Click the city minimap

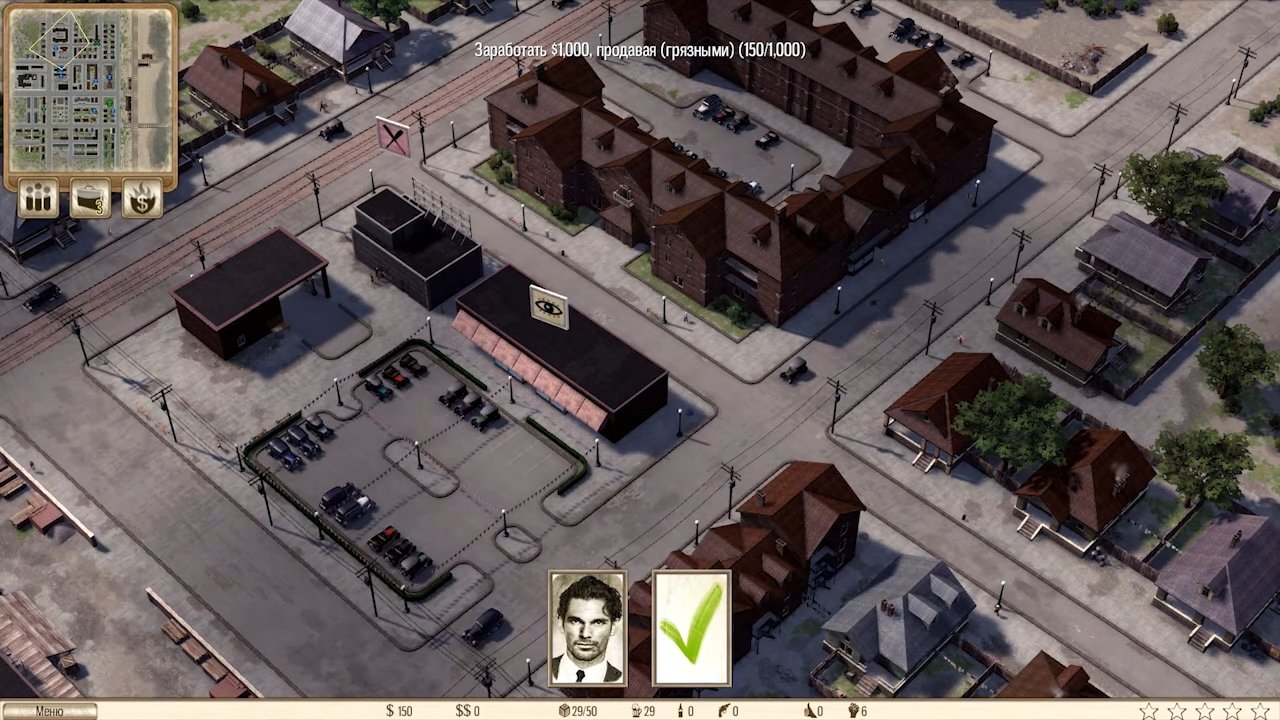(x=90, y=90)
